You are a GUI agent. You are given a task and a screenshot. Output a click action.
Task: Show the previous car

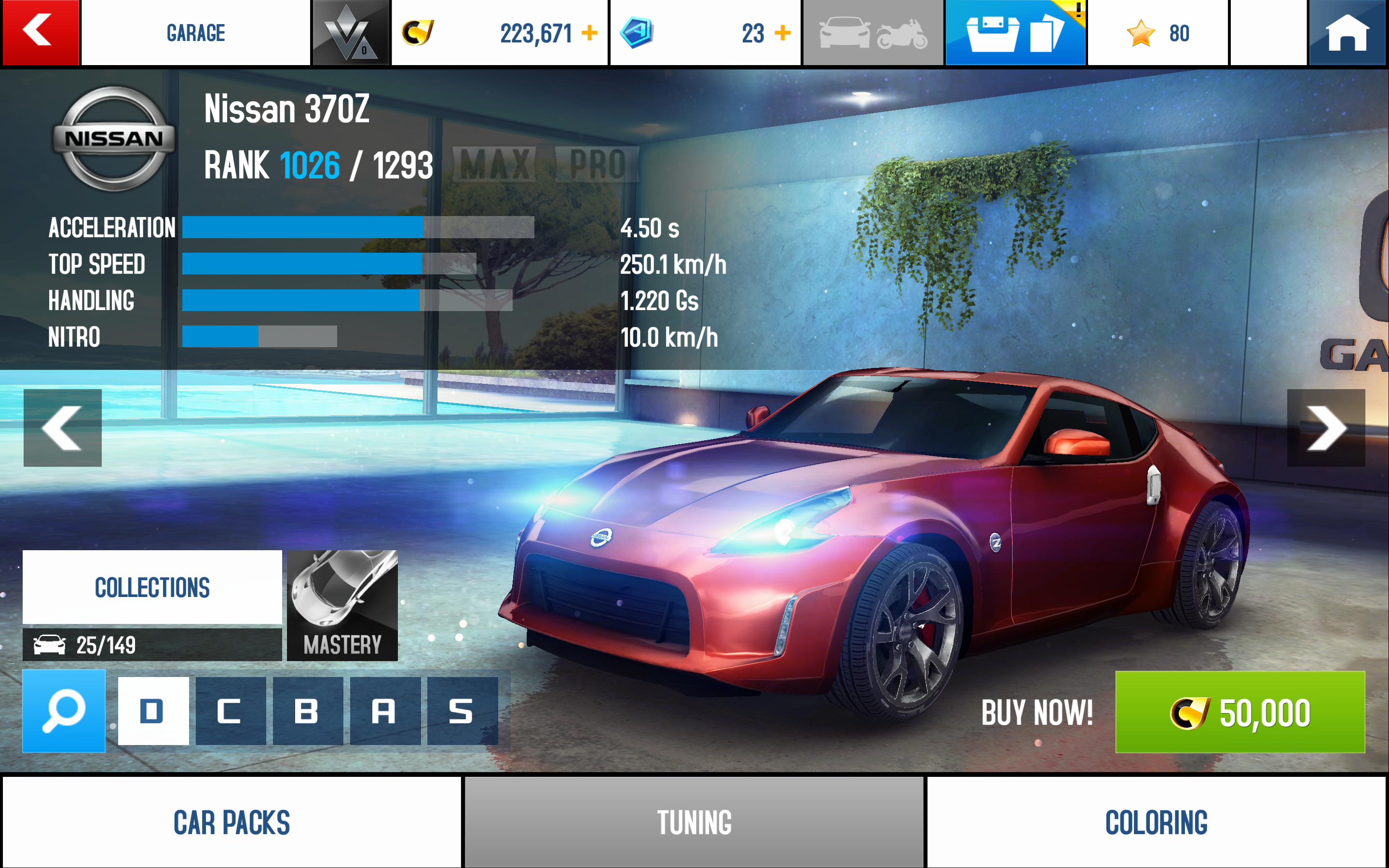pos(63,428)
